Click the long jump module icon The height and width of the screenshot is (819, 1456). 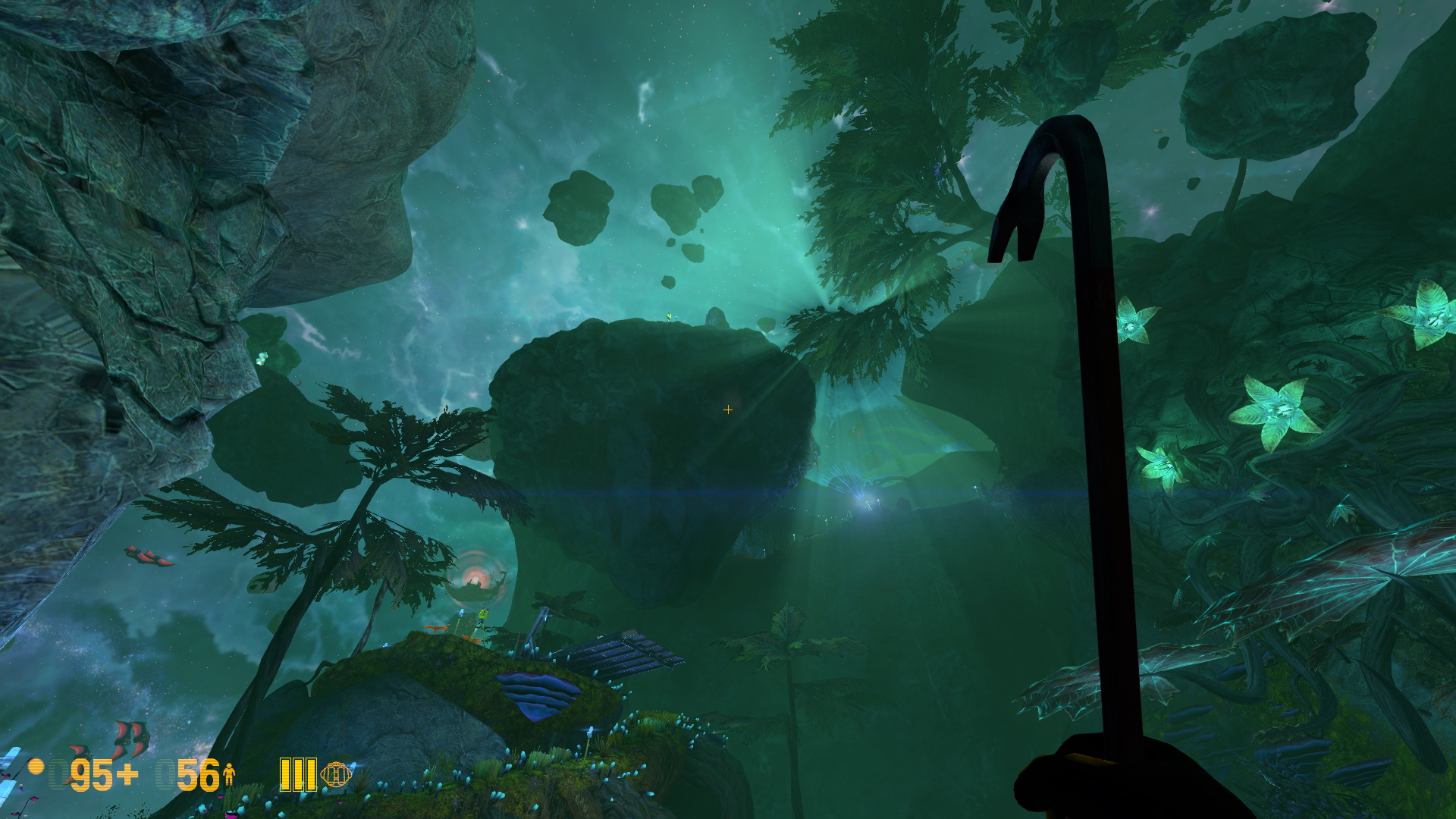click(336, 774)
